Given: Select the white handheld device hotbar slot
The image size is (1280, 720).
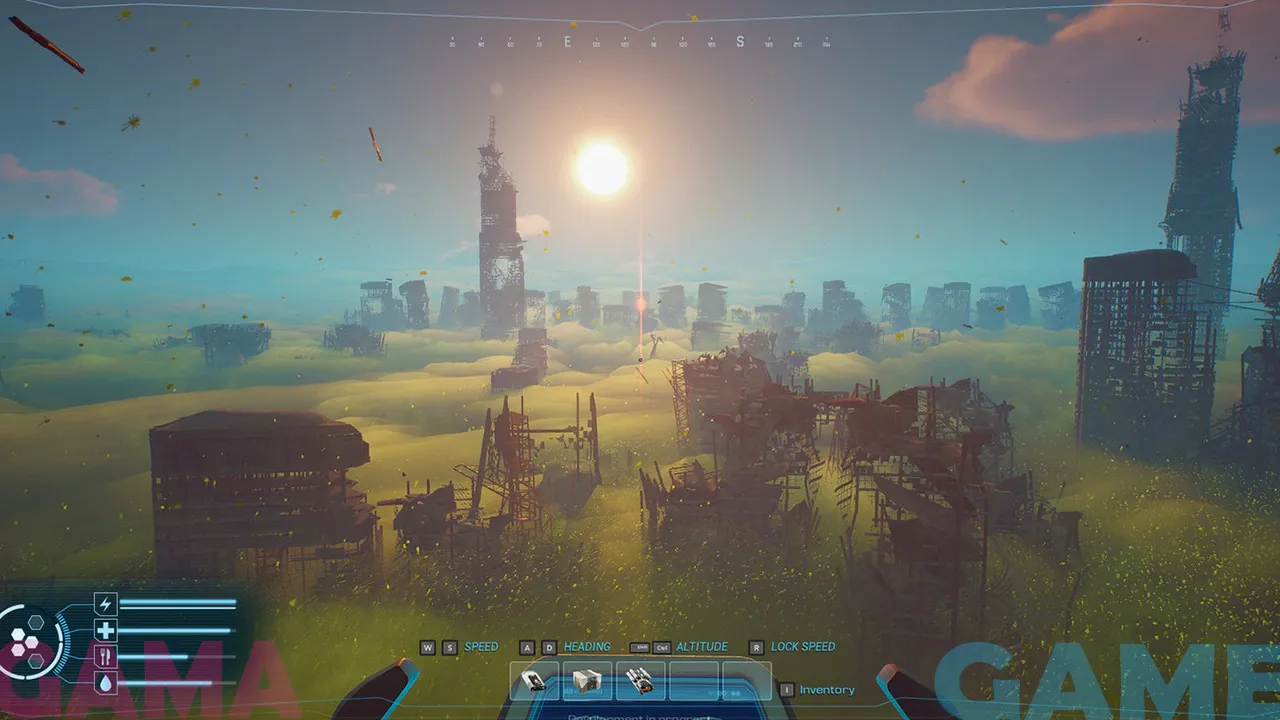Looking at the screenshot, I should pyautogui.click(x=534, y=681).
